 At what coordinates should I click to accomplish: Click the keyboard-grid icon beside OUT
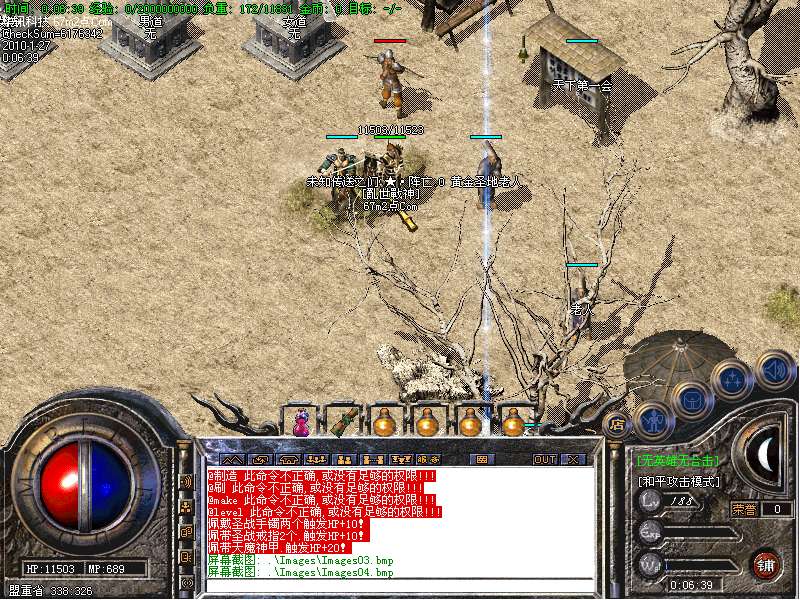click(482, 460)
